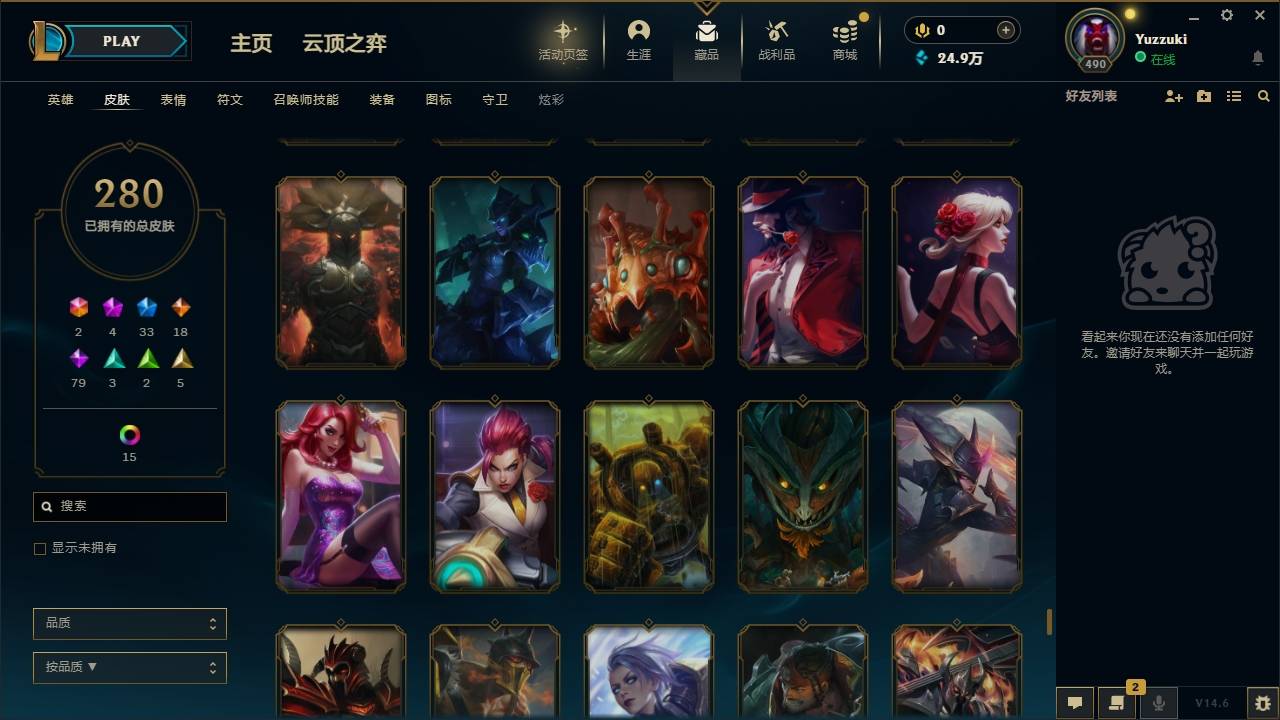Switch to the 英雄 tab
This screenshot has height=720, width=1280.
(x=58, y=100)
